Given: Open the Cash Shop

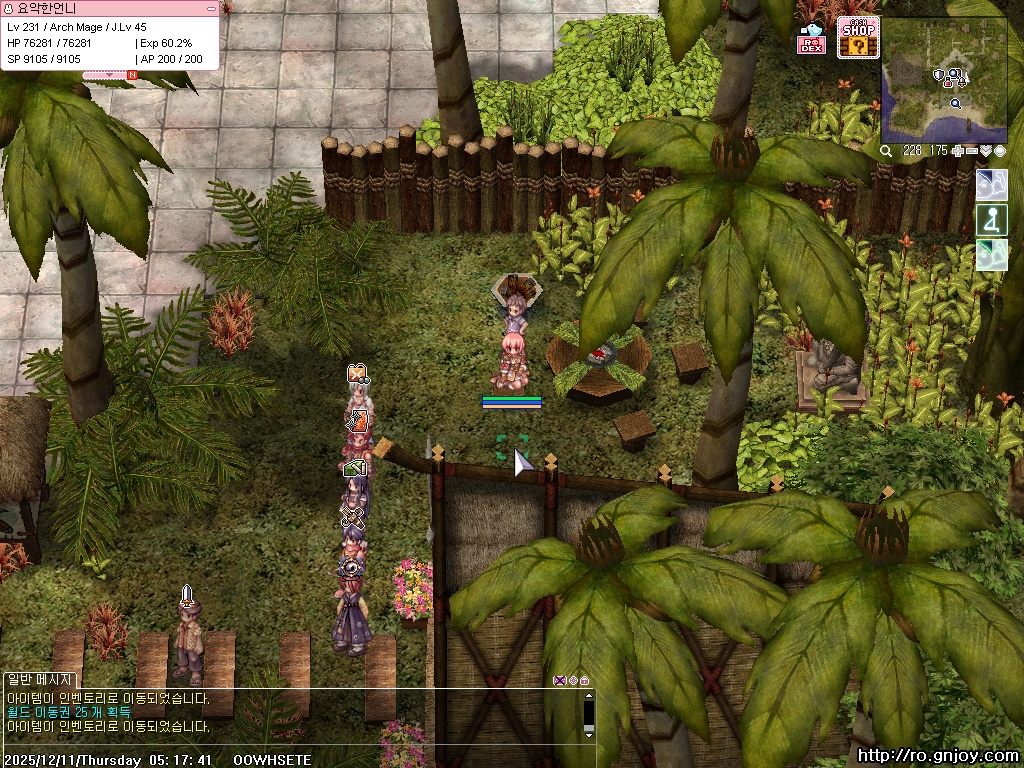Looking at the screenshot, I should pyautogui.click(x=858, y=37).
